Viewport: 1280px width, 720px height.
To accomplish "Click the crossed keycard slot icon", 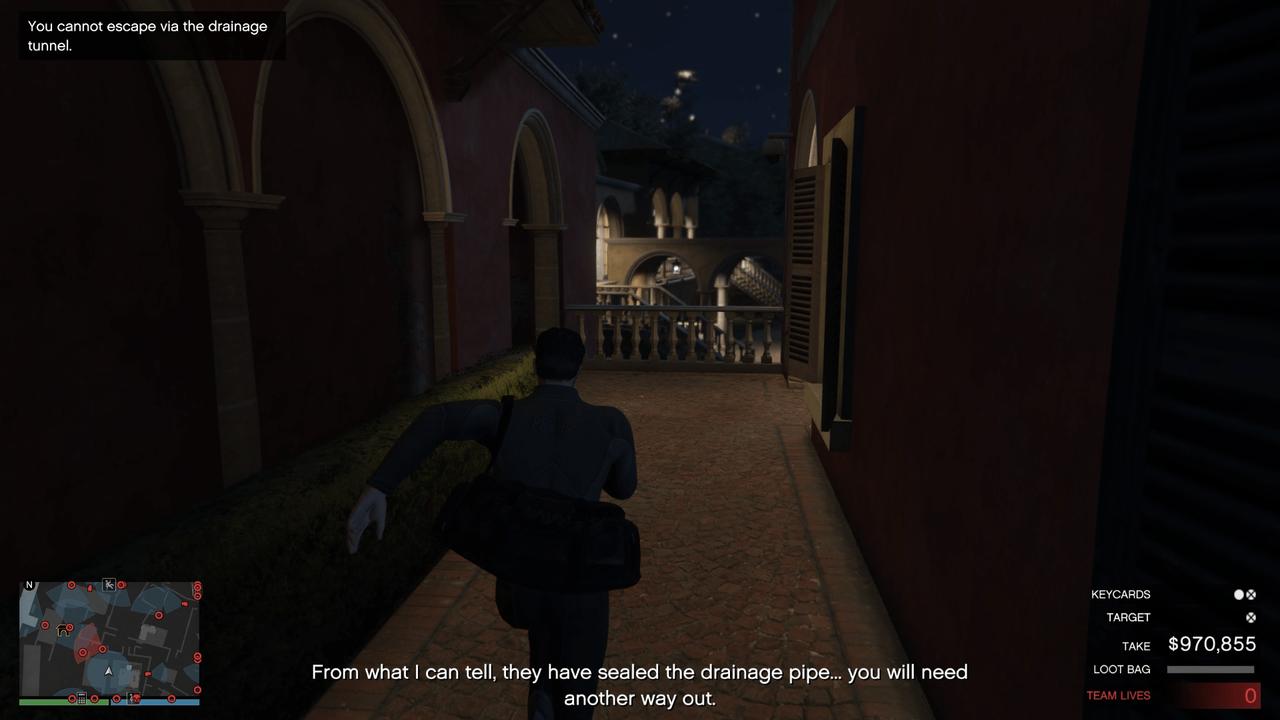I will tap(1250, 595).
